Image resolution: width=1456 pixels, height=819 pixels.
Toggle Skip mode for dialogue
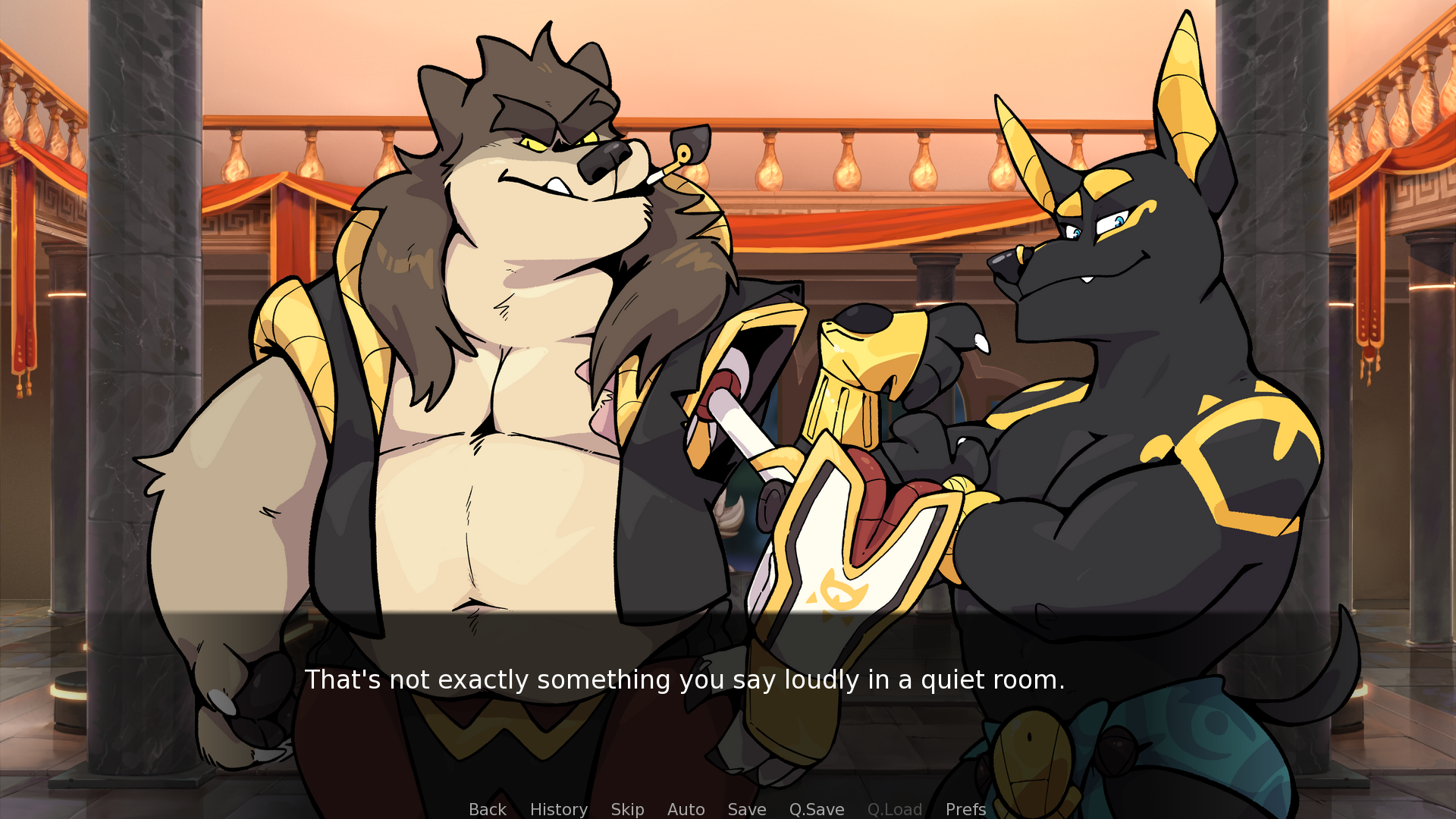point(627,809)
